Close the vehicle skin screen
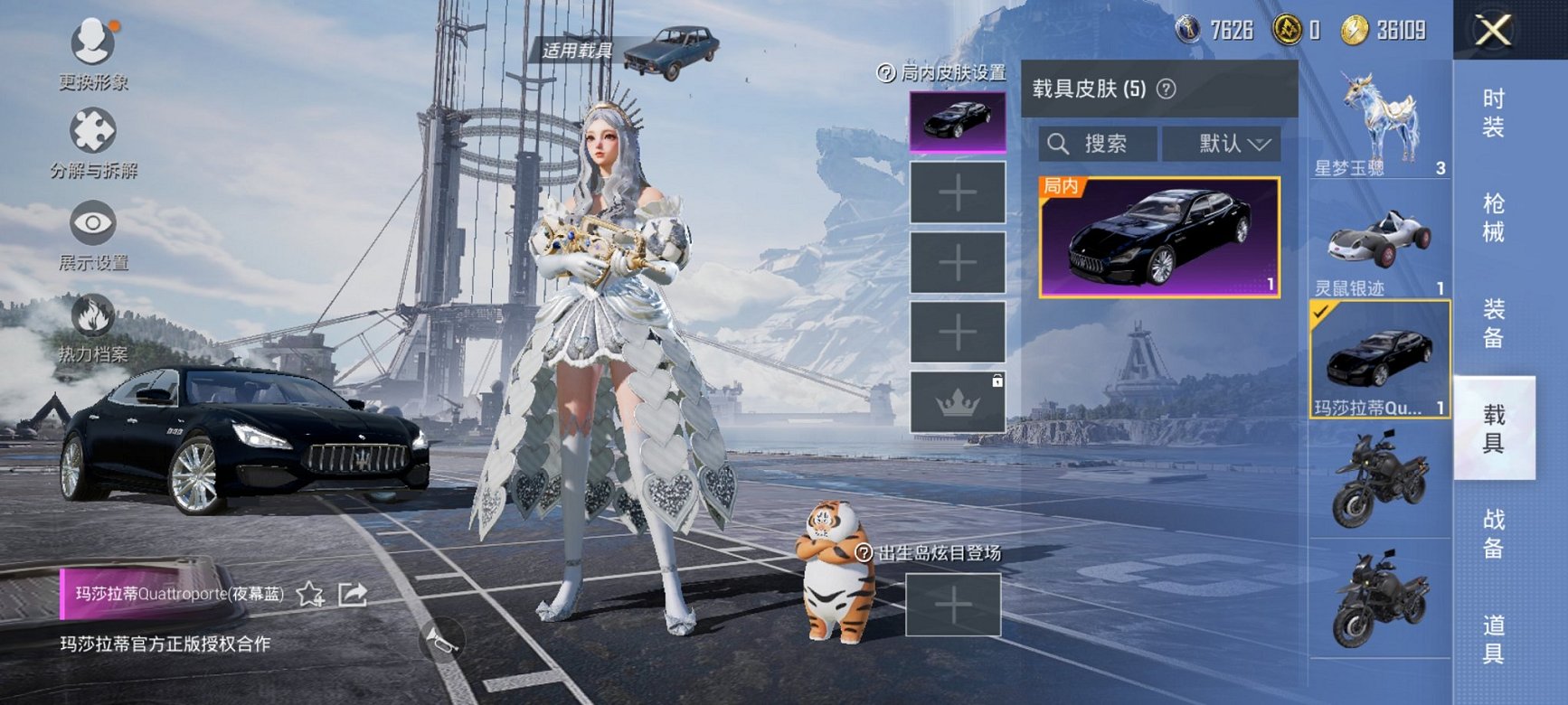This screenshot has height=705, width=1568. [1493, 31]
